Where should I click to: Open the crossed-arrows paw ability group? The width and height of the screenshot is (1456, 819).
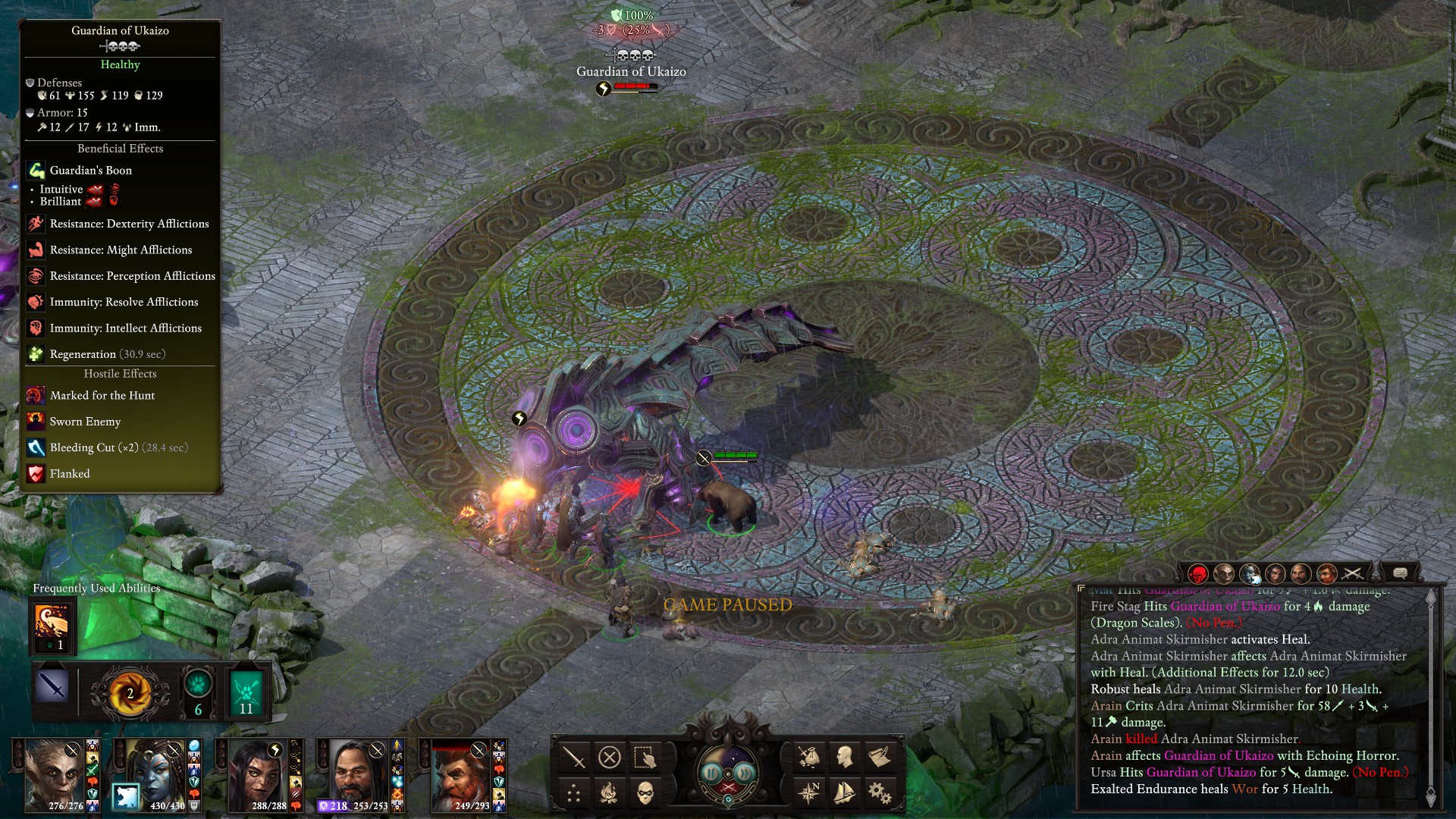point(246,692)
